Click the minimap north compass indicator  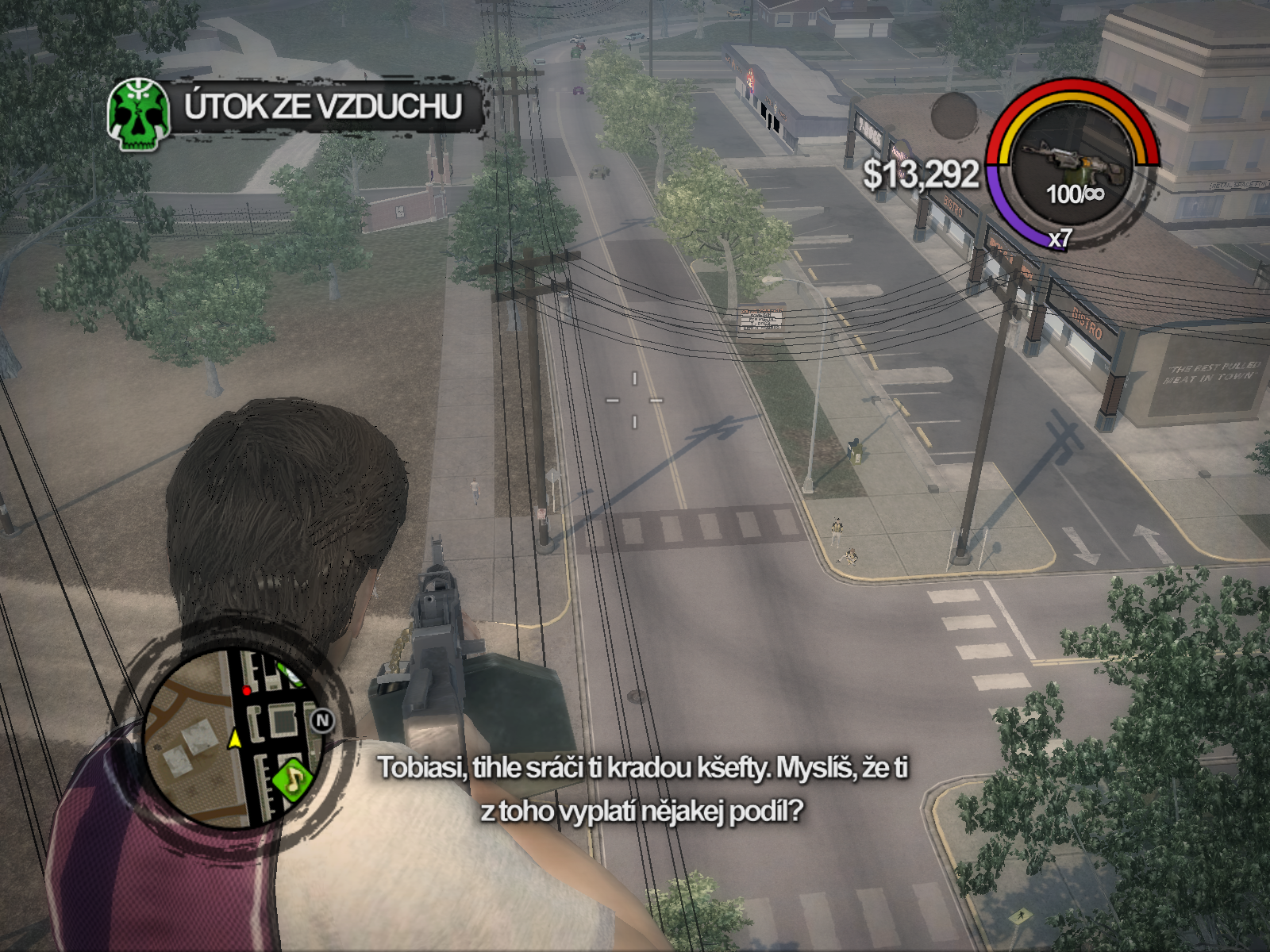pos(321,720)
